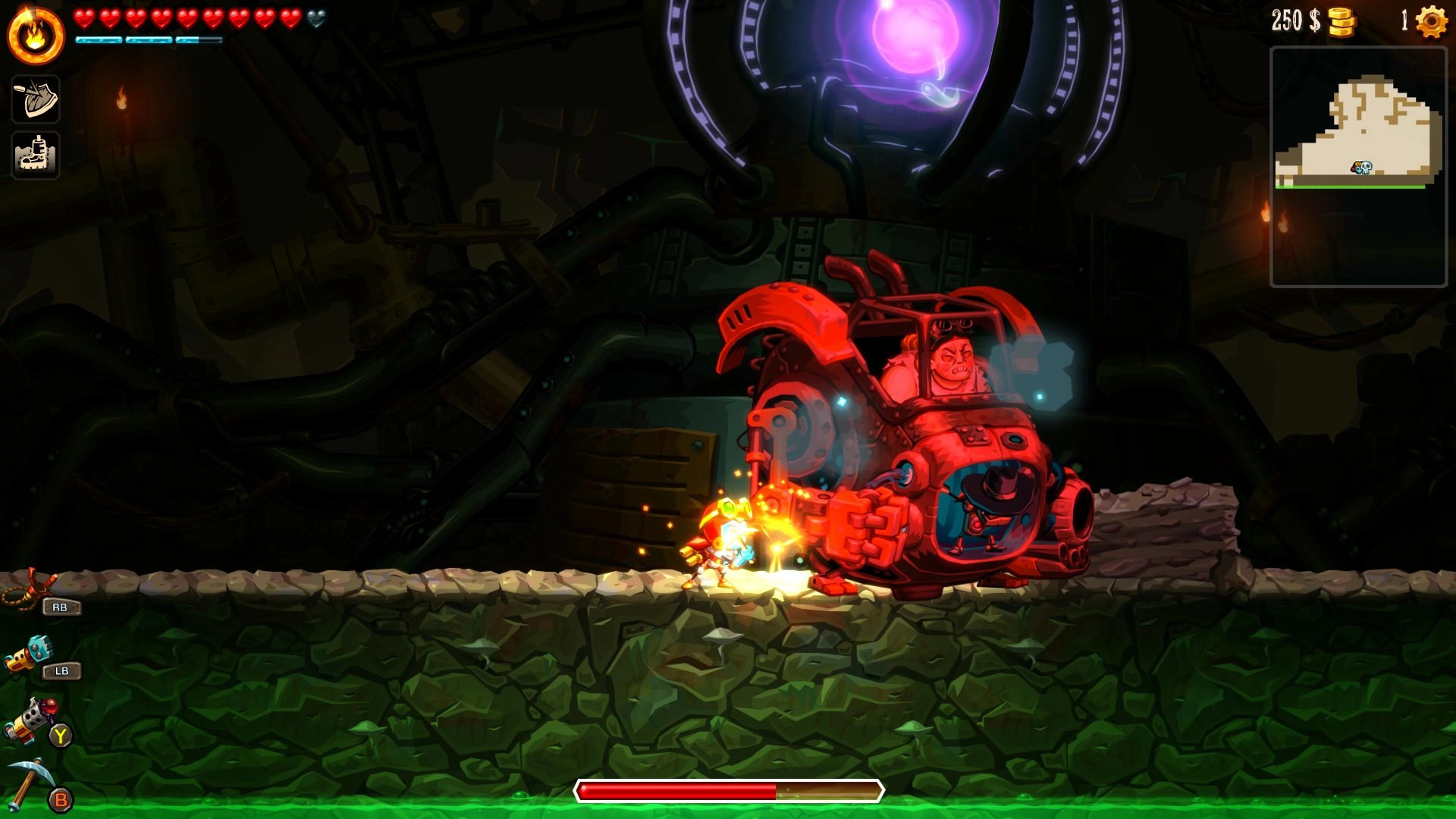Screen dimensions: 1456x819
Task: Select the shovel upgrade icon
Action: [x=36, y=99]
